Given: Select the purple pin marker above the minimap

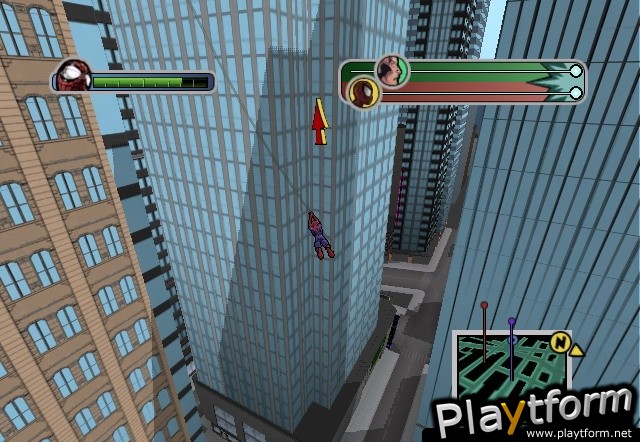Looking at the screenshot, I should click(512, 322).
